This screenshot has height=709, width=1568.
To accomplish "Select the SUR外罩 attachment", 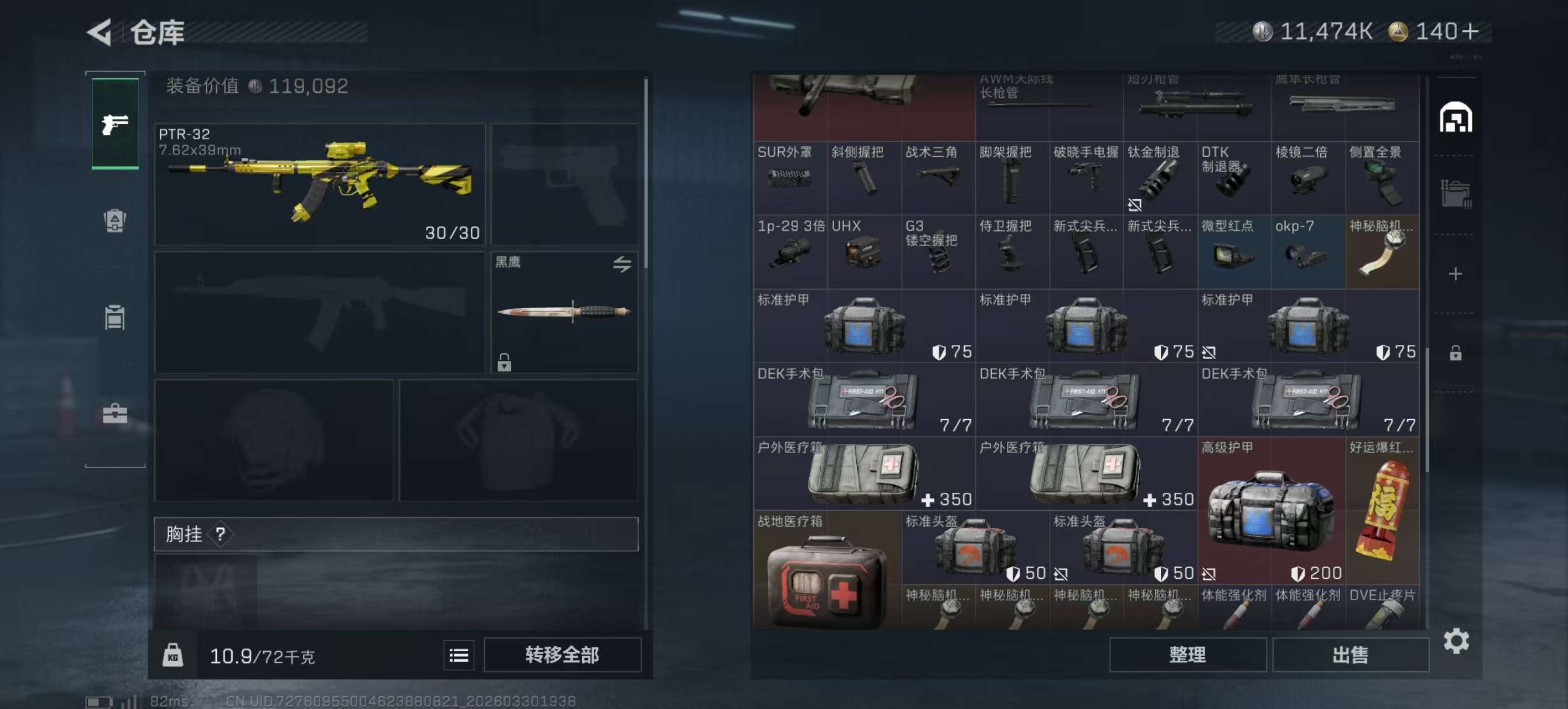I will [789, 177].
